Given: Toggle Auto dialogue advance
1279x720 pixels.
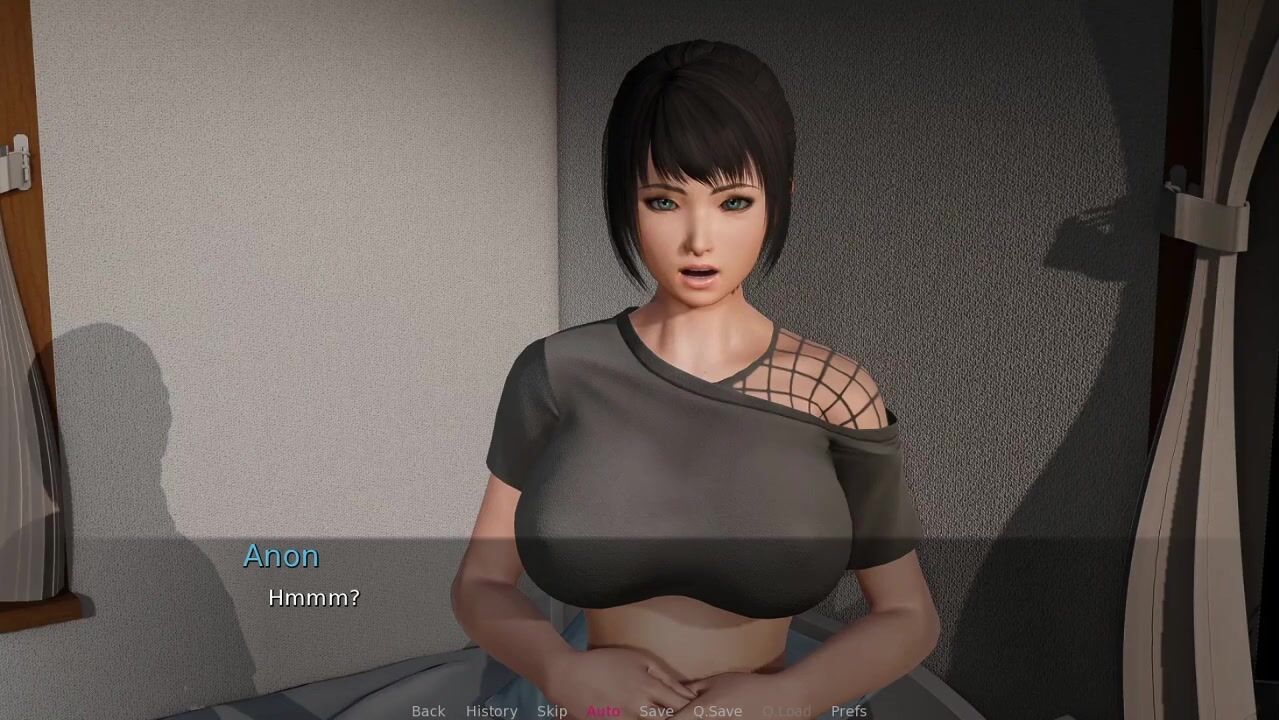Looking at the screenshot, I should click(603, 711).
